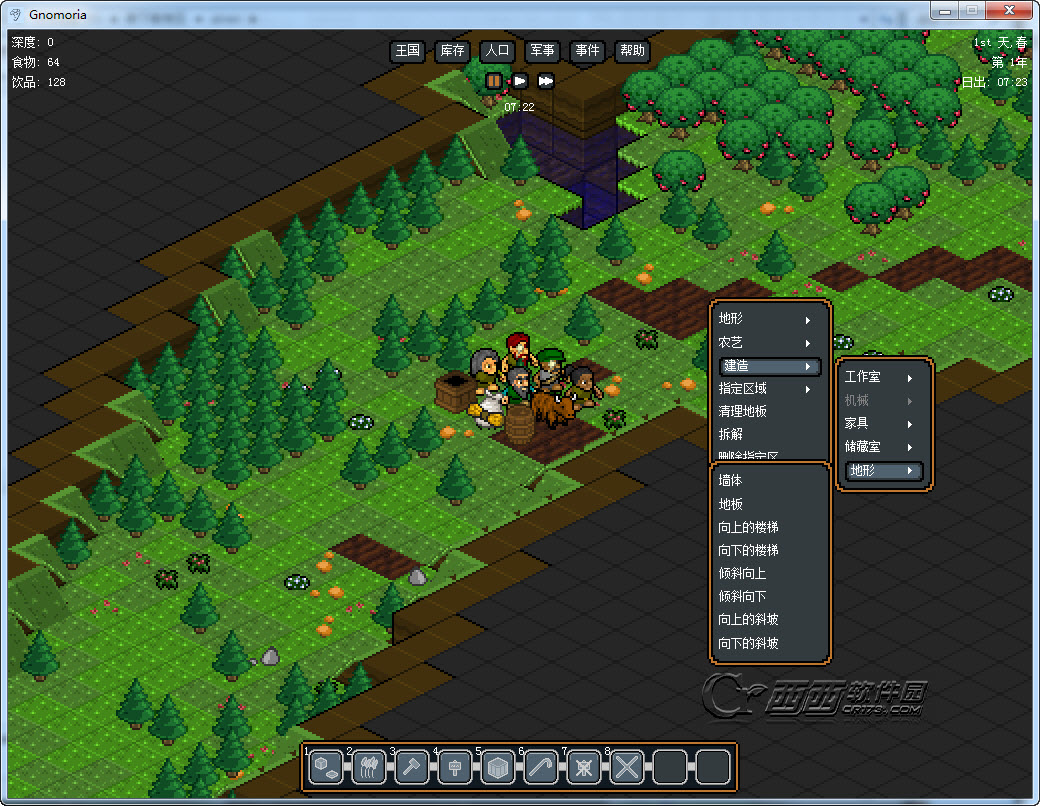Select the hammer tool in the hotbar
1040x806 pixels.
coord(411,767)
